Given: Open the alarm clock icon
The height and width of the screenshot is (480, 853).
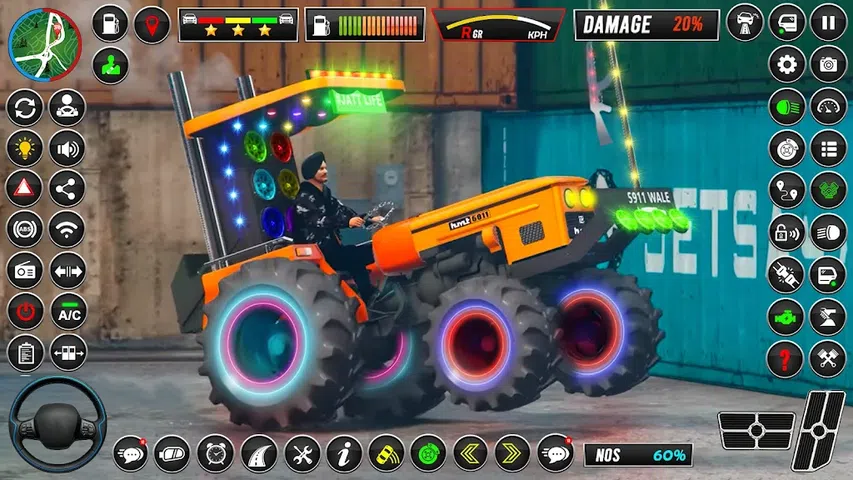Looking at the screenshot, I should pyautogui.click(x=215, y=453).
